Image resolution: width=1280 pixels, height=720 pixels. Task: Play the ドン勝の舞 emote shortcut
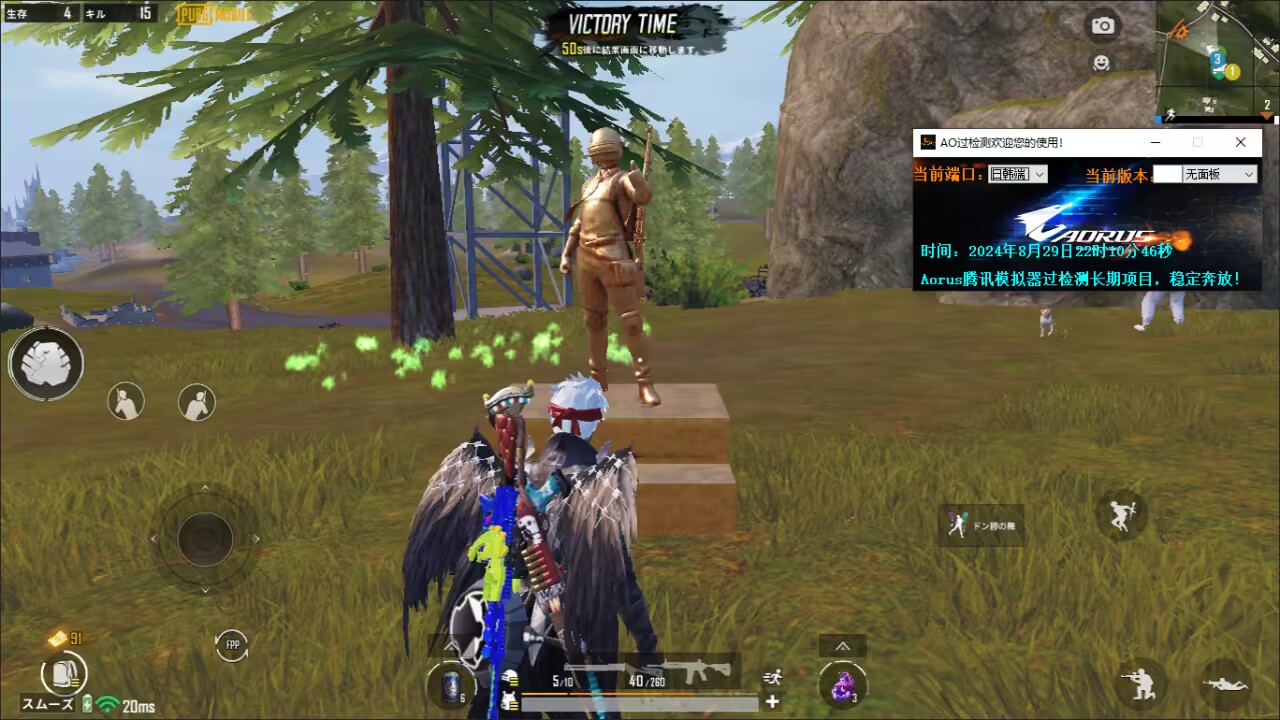tap(983, 526)
